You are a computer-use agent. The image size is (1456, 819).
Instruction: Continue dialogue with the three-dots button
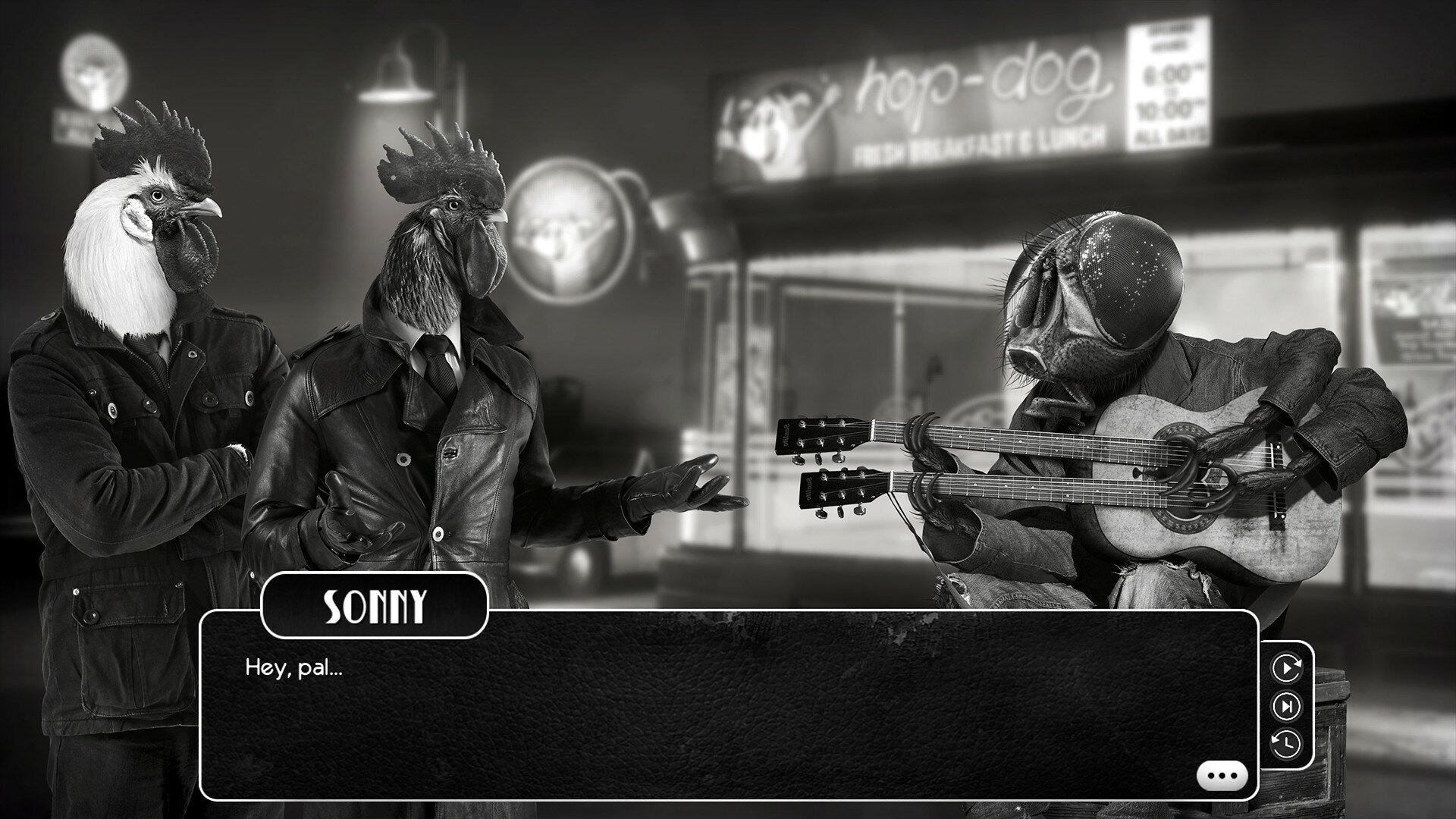[1222, 776]
